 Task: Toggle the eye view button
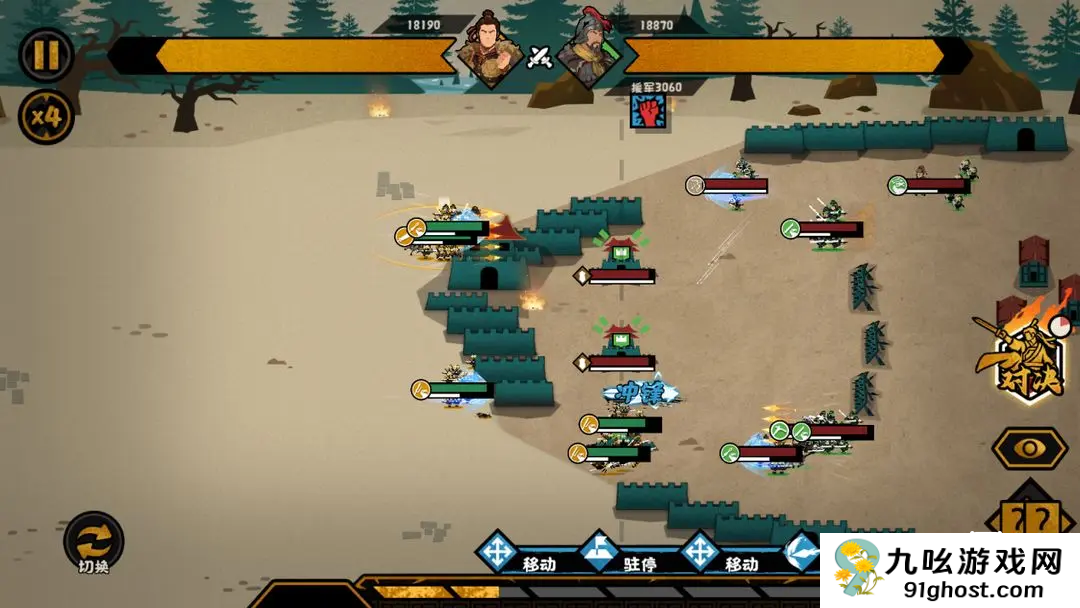[x=1029, y=448]
